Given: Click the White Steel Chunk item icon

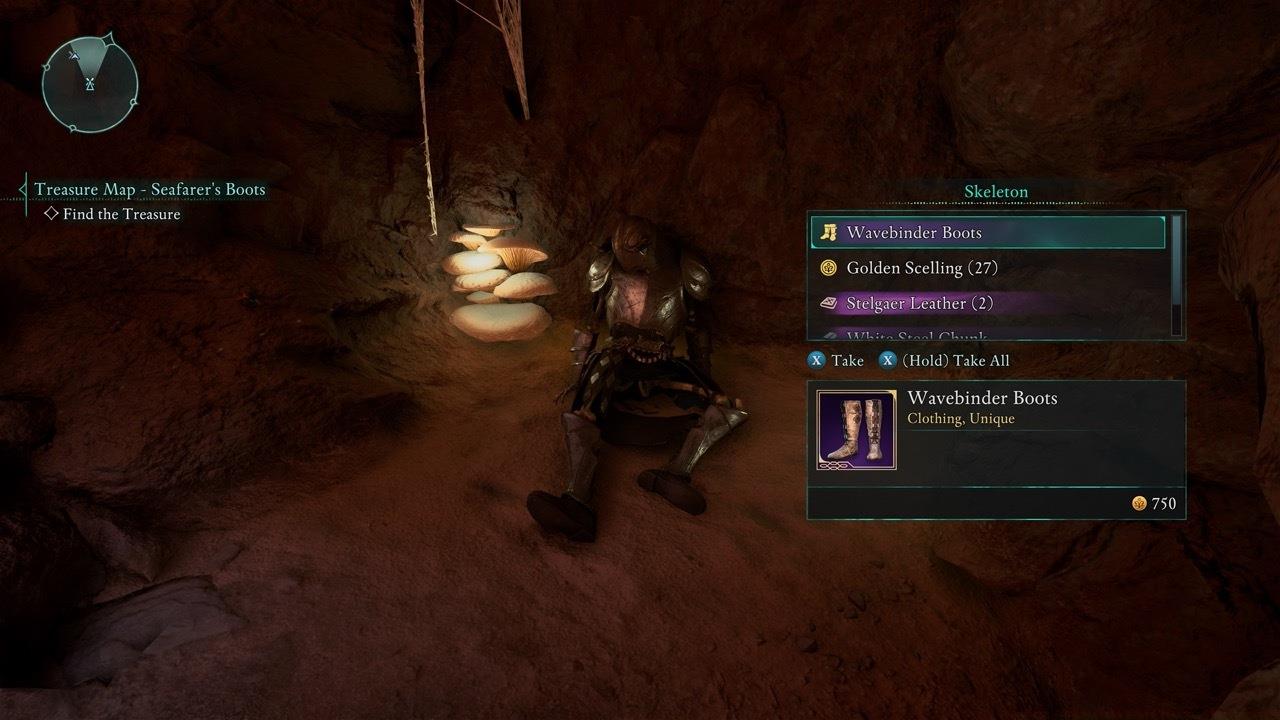Looking at the screenshot, I should point(829,335).
